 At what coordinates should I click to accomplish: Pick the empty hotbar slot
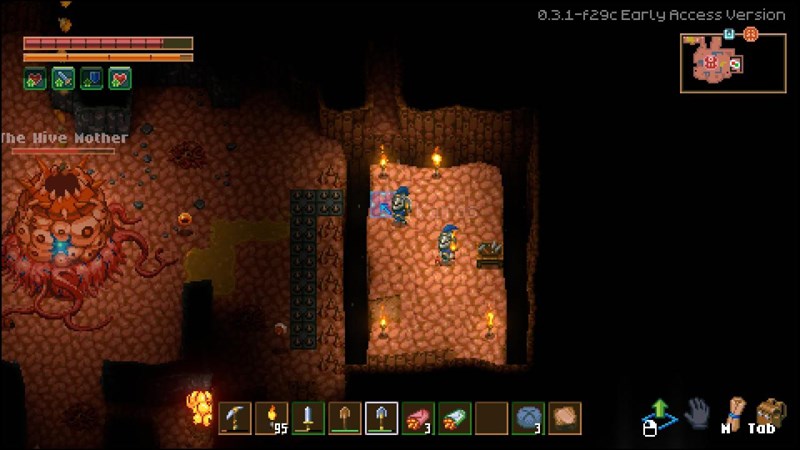click(490, 418)
